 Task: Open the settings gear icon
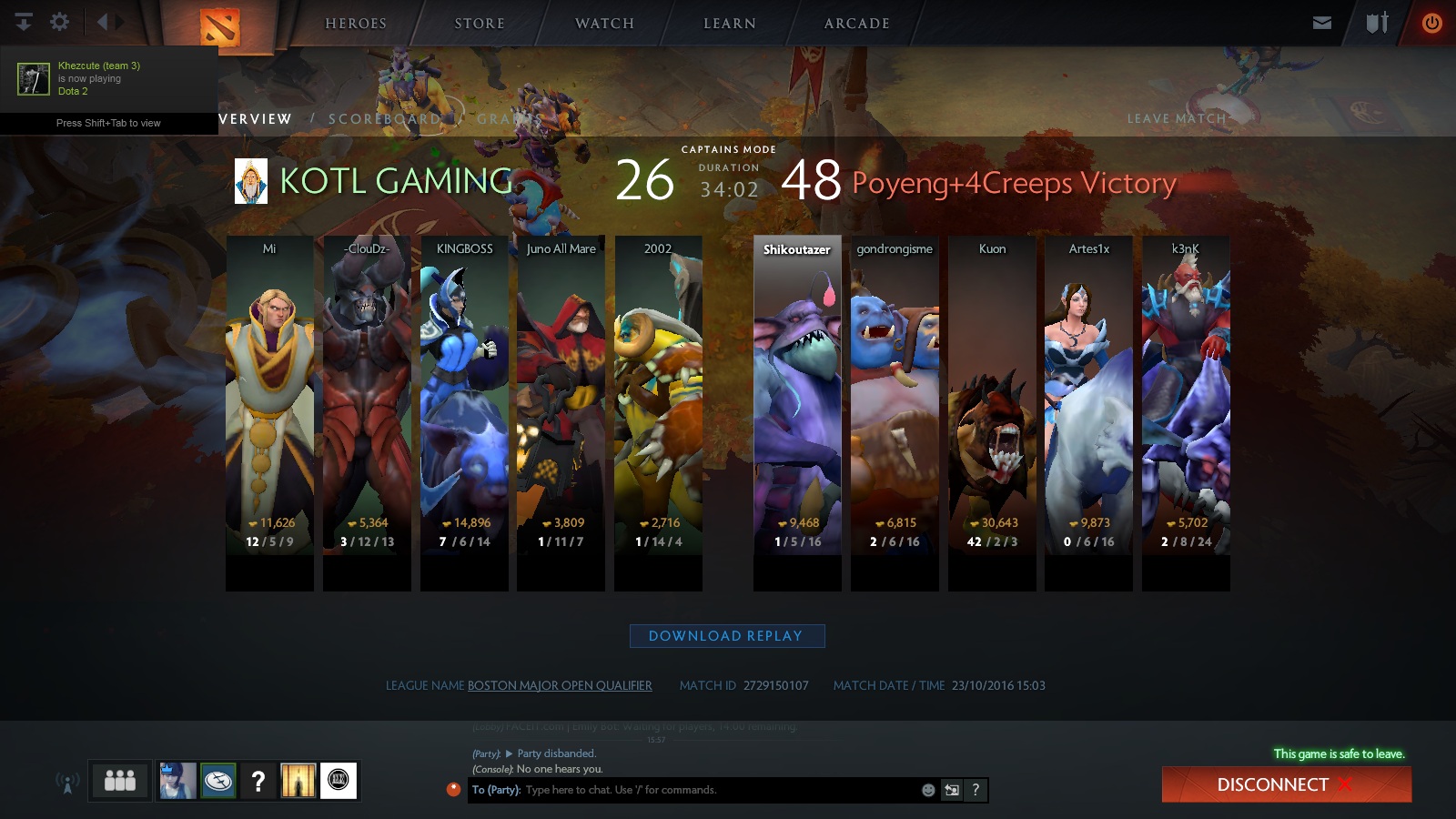click(x=60, y=22)
